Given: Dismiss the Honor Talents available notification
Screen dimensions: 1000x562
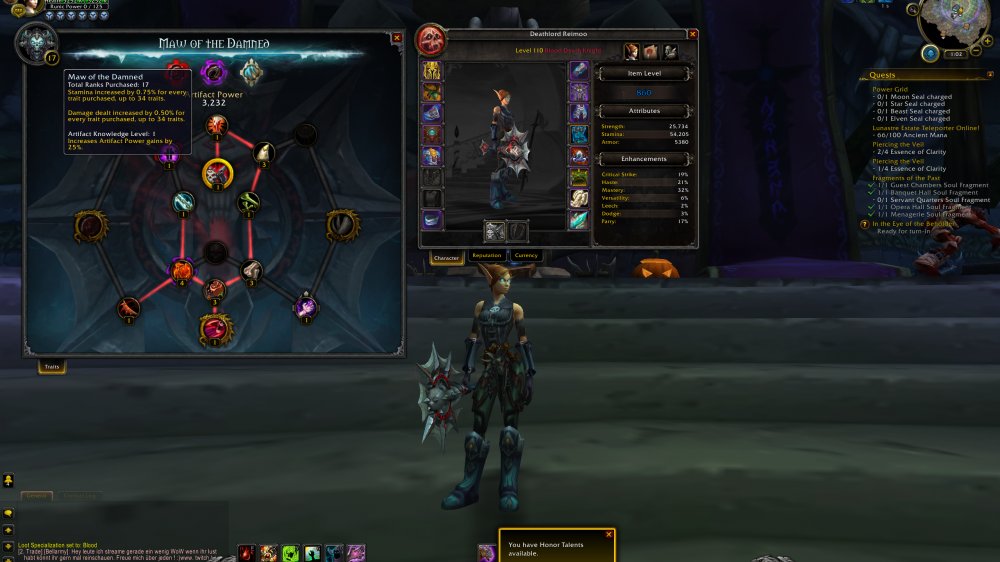Looking at the screenshot, I should coord(608,535).
